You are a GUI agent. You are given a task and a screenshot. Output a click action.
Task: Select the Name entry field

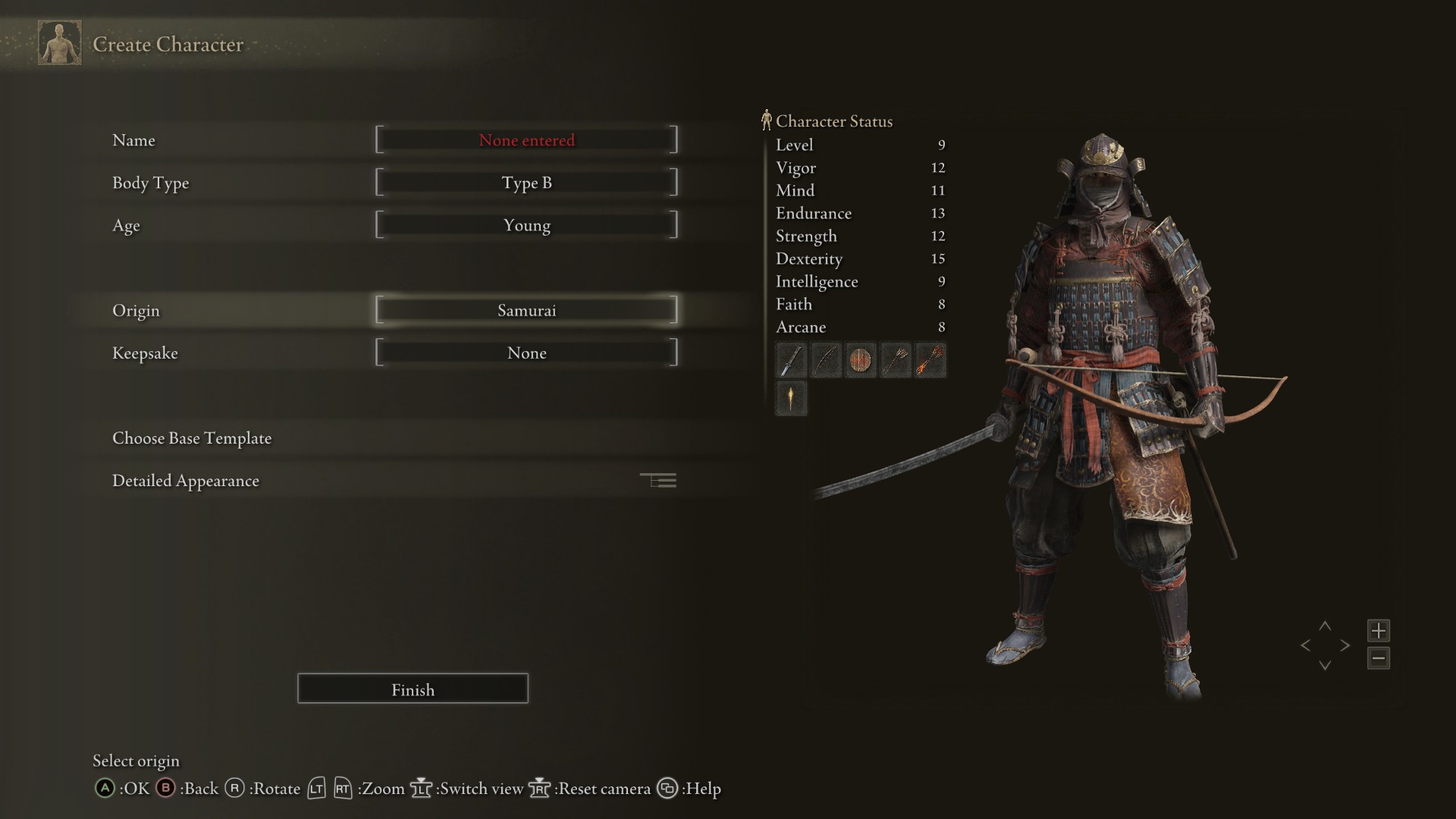(x=526, y=140)
